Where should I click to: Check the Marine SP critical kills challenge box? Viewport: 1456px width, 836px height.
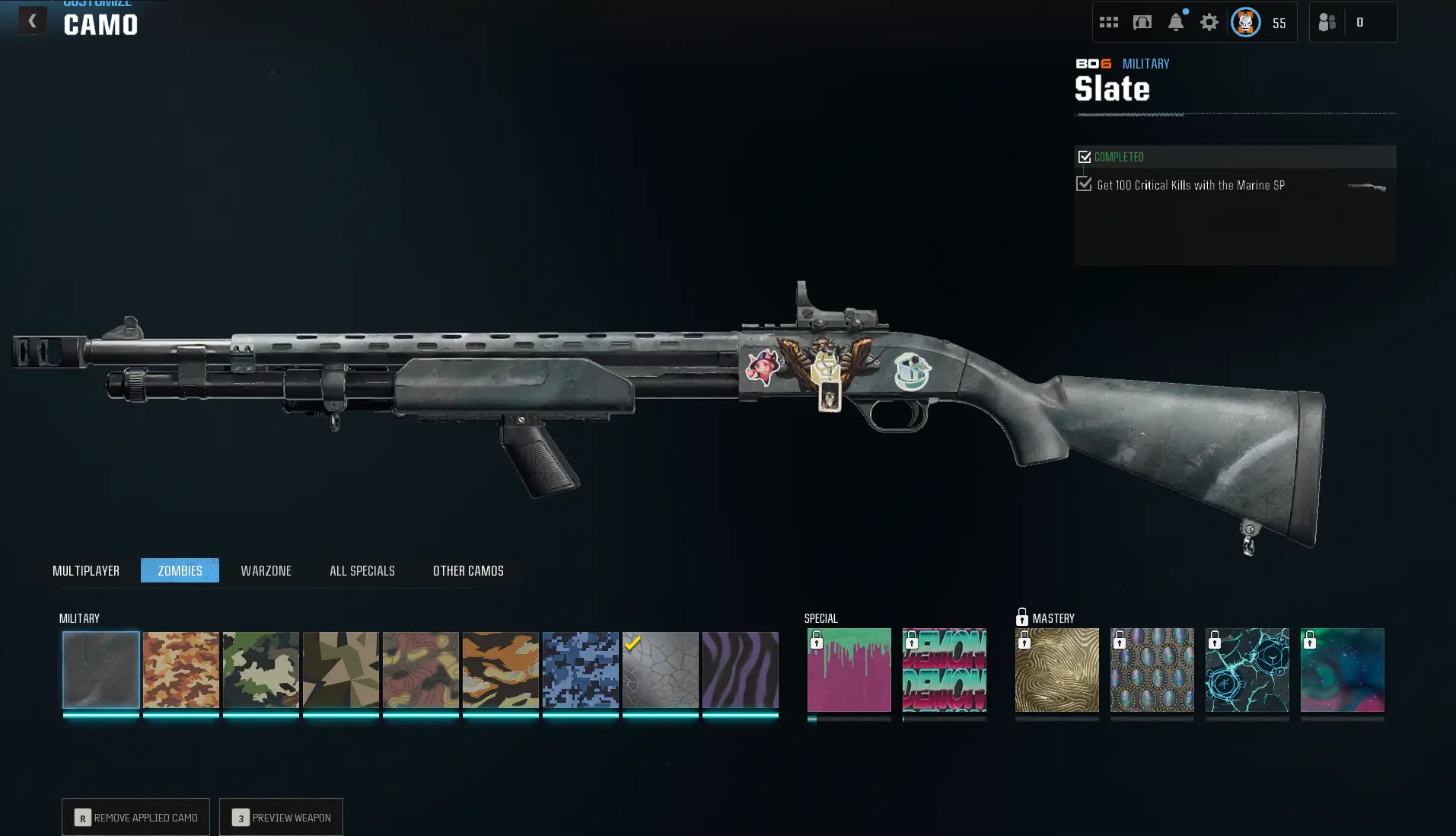[x=1084, y=183]
